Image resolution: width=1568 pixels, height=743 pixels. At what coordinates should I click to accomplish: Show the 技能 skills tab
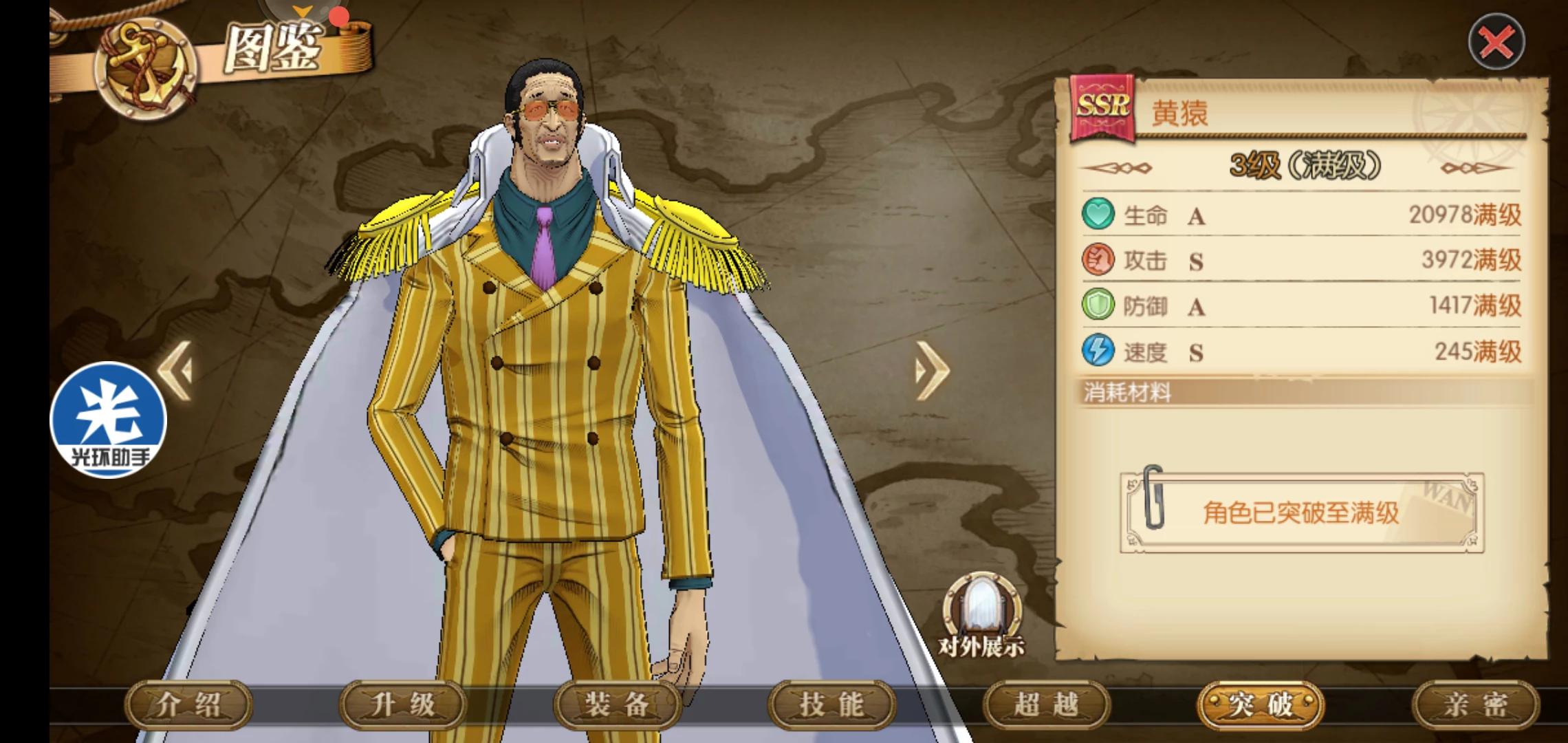[832, 704]
